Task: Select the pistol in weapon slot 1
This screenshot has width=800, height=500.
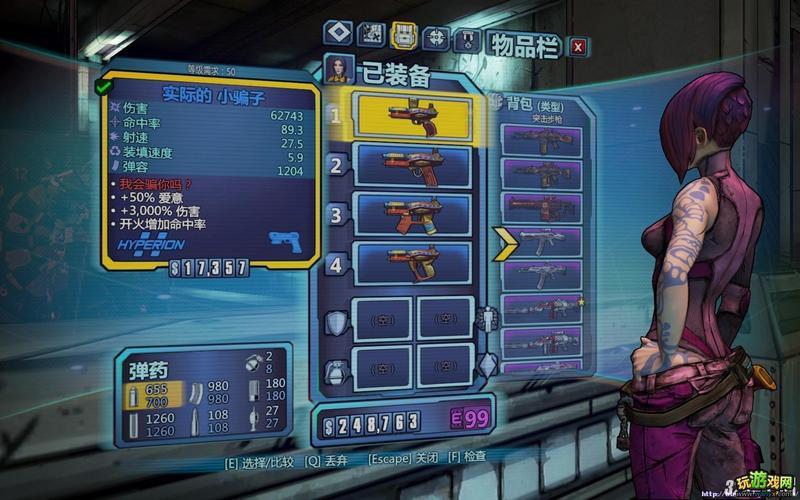Action: point(414,116)
